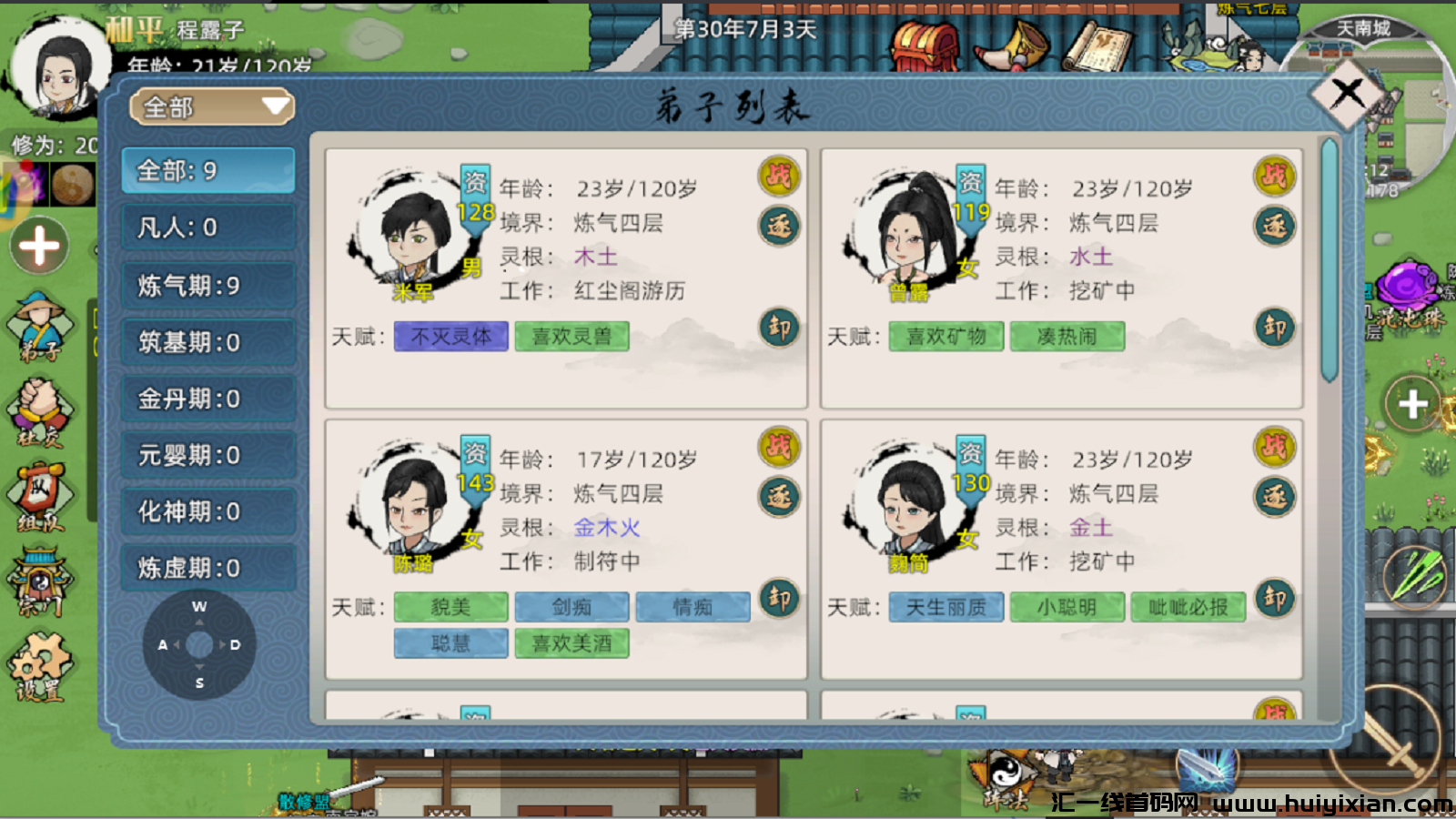Click the 战 button for disciple 米军
This screenshot has width=1456, height=819.
coord(779,176)
